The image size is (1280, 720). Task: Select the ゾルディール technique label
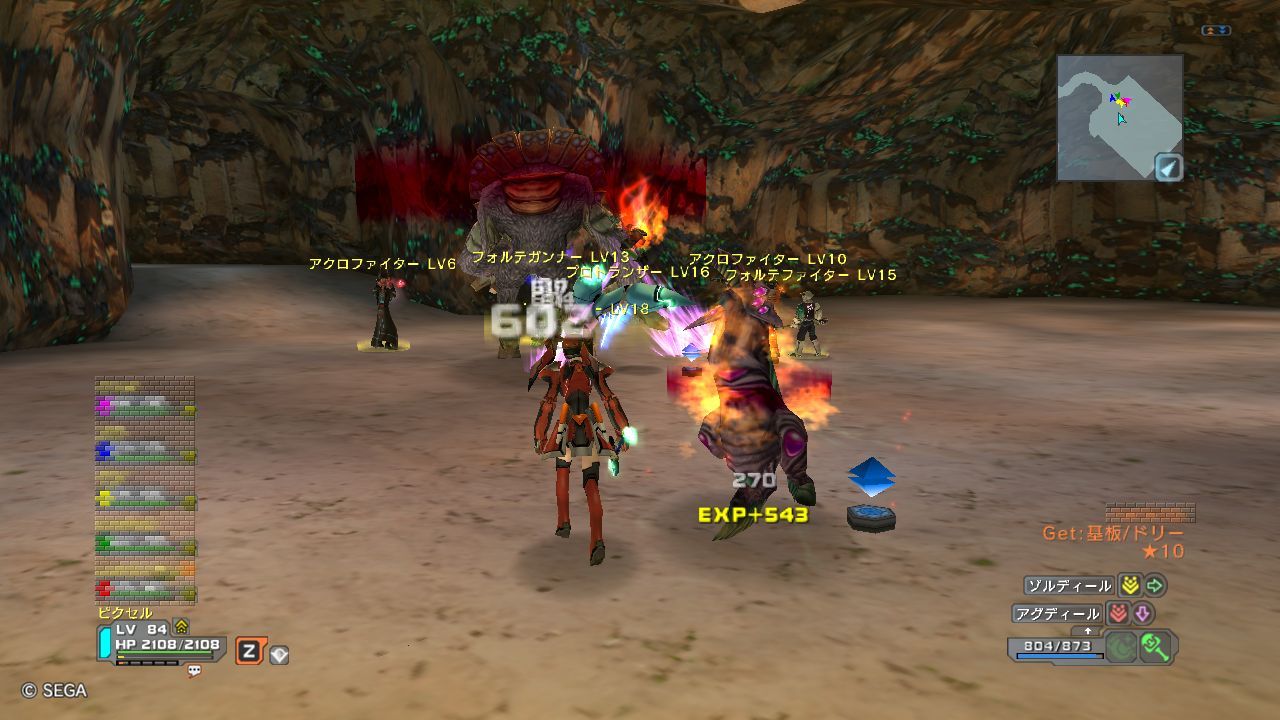pos(1068,586)
